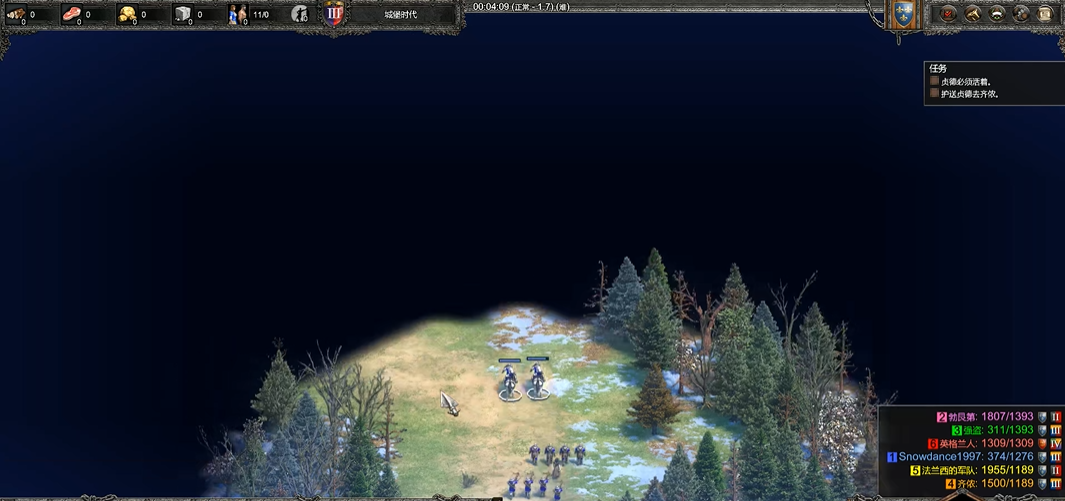Click the Castle Age III shield emblem
Screen dimensions: 1065x501
[333, 14]
